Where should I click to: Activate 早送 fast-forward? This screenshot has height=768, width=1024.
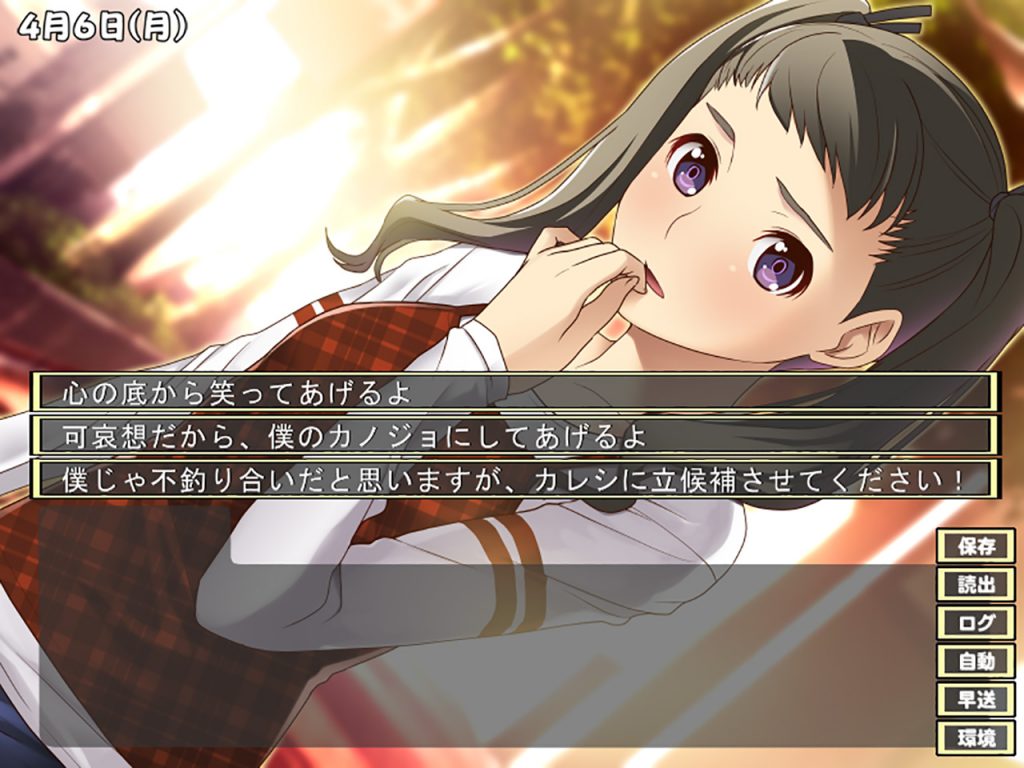(x=975, y=699)
